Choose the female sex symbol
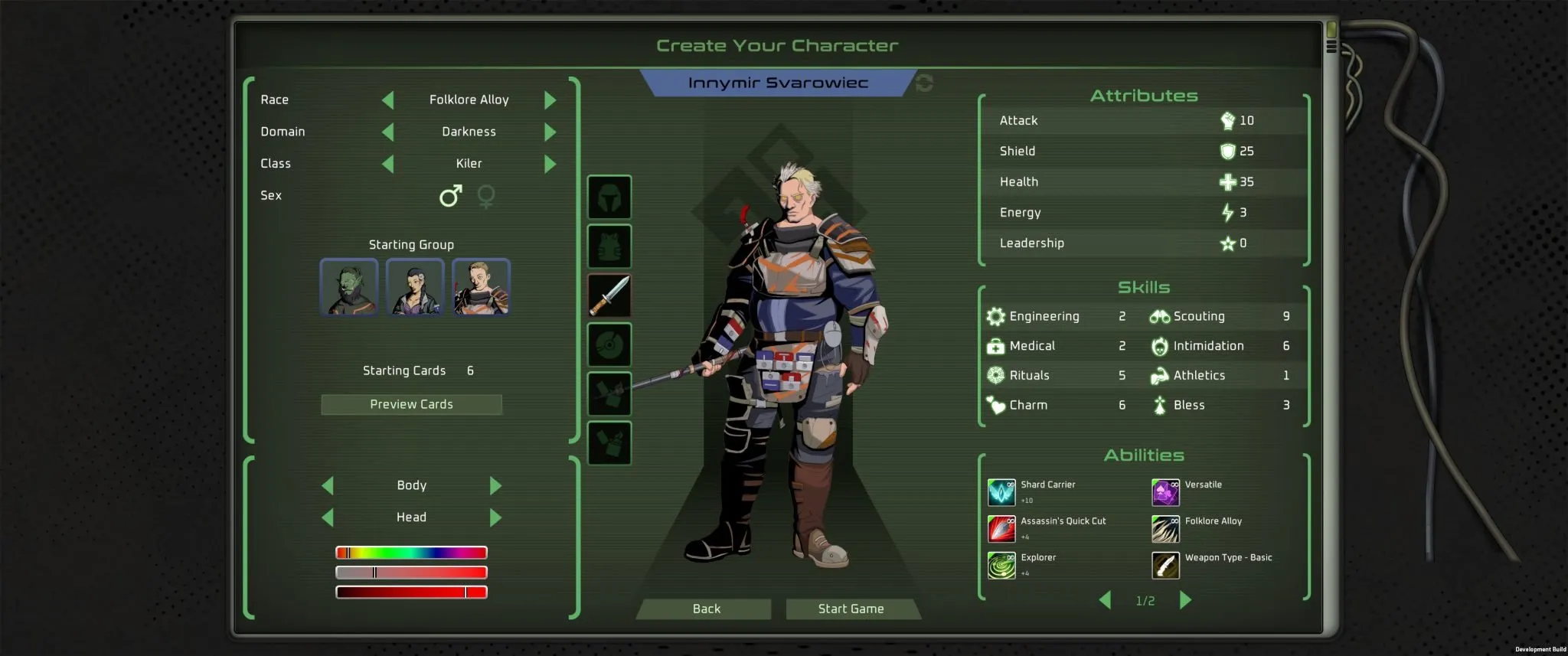 486,197
